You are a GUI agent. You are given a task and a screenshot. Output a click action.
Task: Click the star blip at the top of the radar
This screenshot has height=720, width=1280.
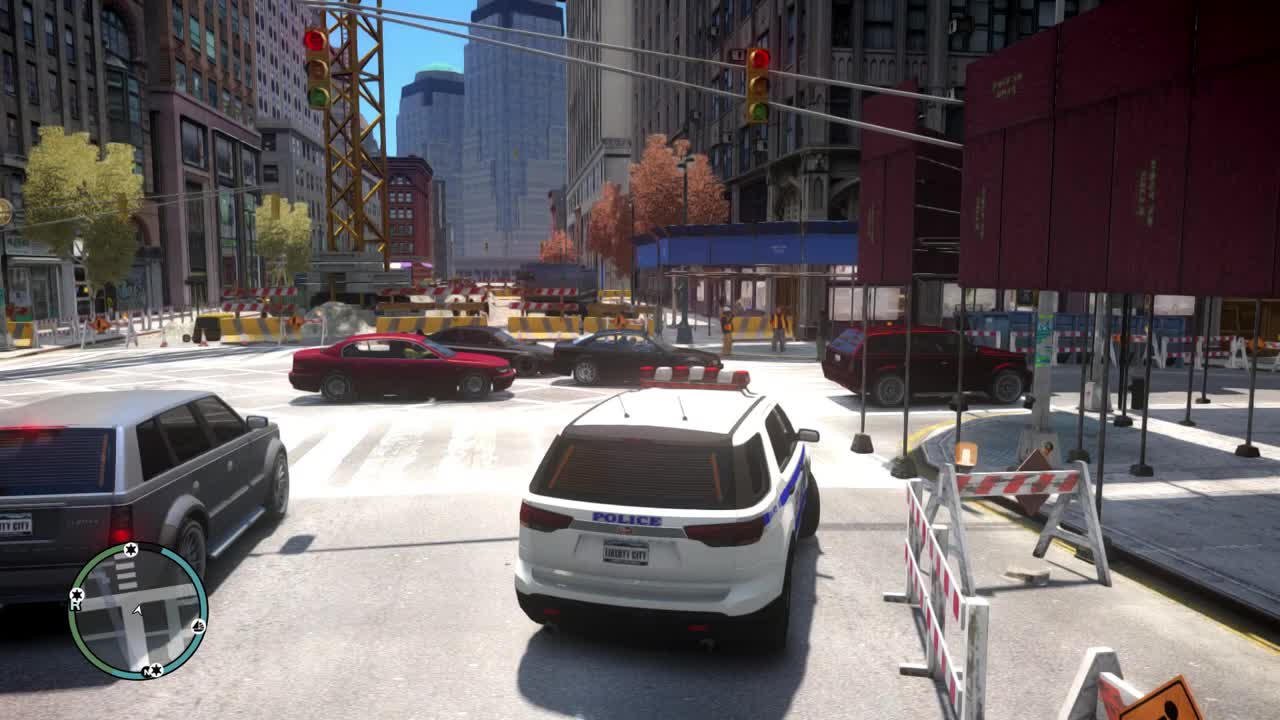(x=131, y=550)
